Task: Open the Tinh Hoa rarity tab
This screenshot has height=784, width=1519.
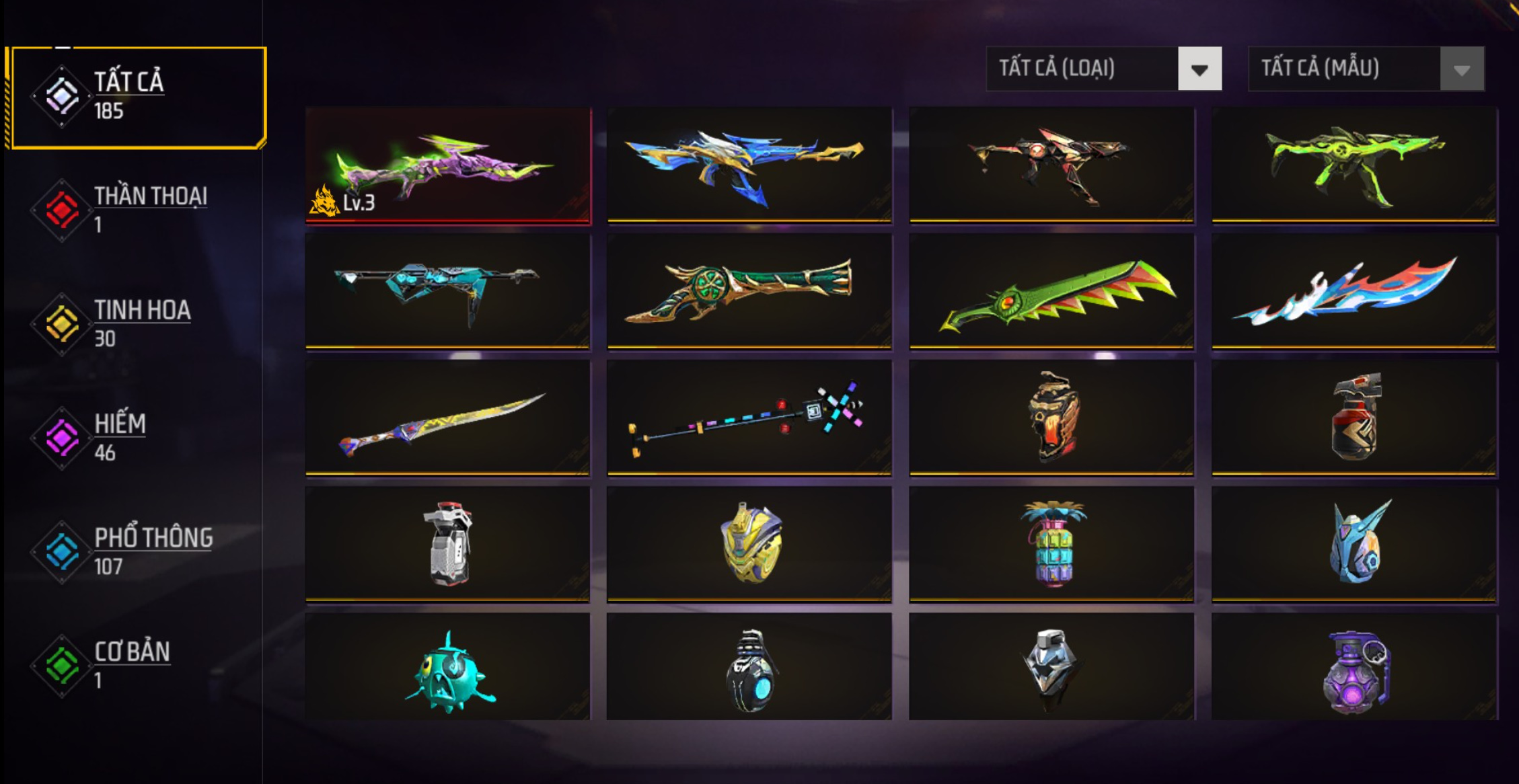Action: point(138,324)
